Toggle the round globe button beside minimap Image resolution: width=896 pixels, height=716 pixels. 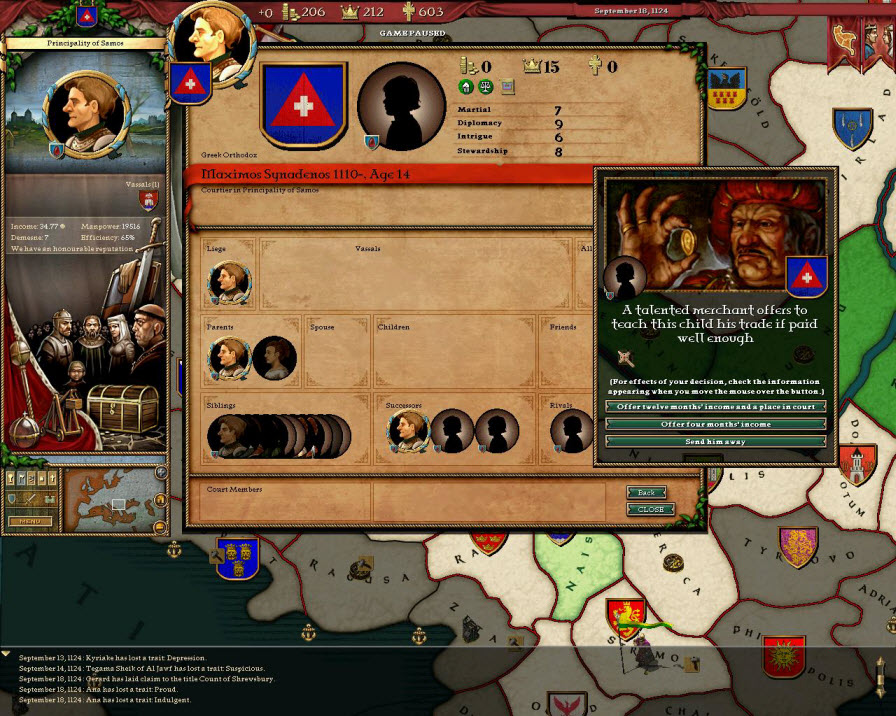click(x=160, y=472)
